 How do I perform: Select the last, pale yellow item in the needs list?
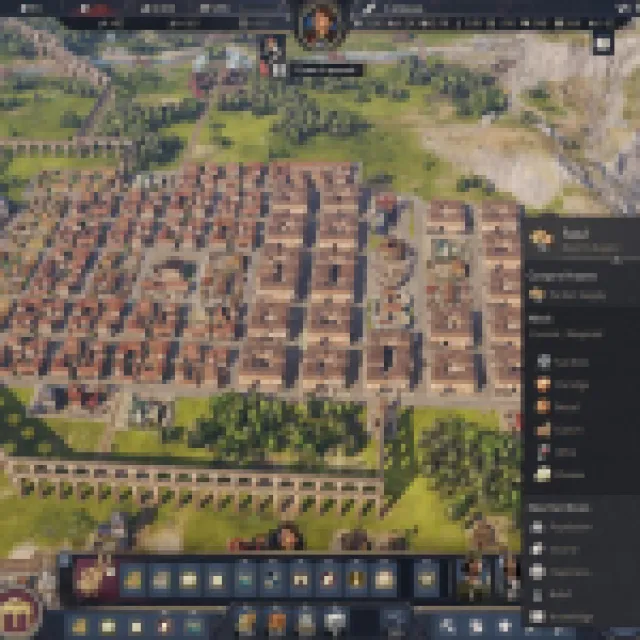545,475
